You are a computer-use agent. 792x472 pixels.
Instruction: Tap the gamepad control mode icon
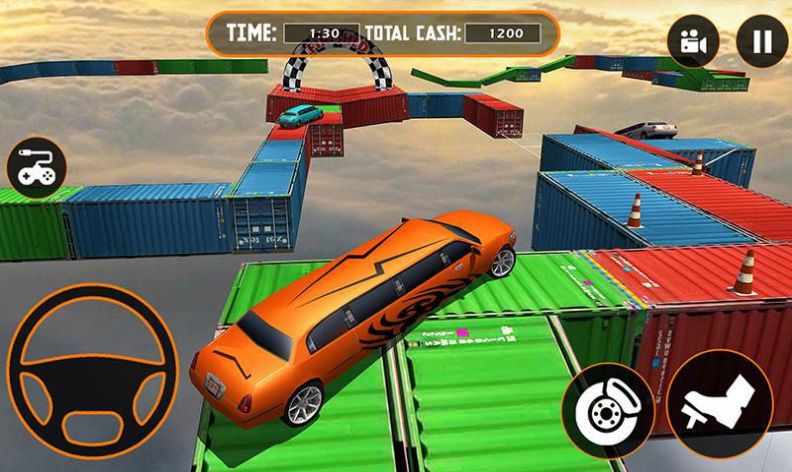pyautogui.click(x=37, y=167)
